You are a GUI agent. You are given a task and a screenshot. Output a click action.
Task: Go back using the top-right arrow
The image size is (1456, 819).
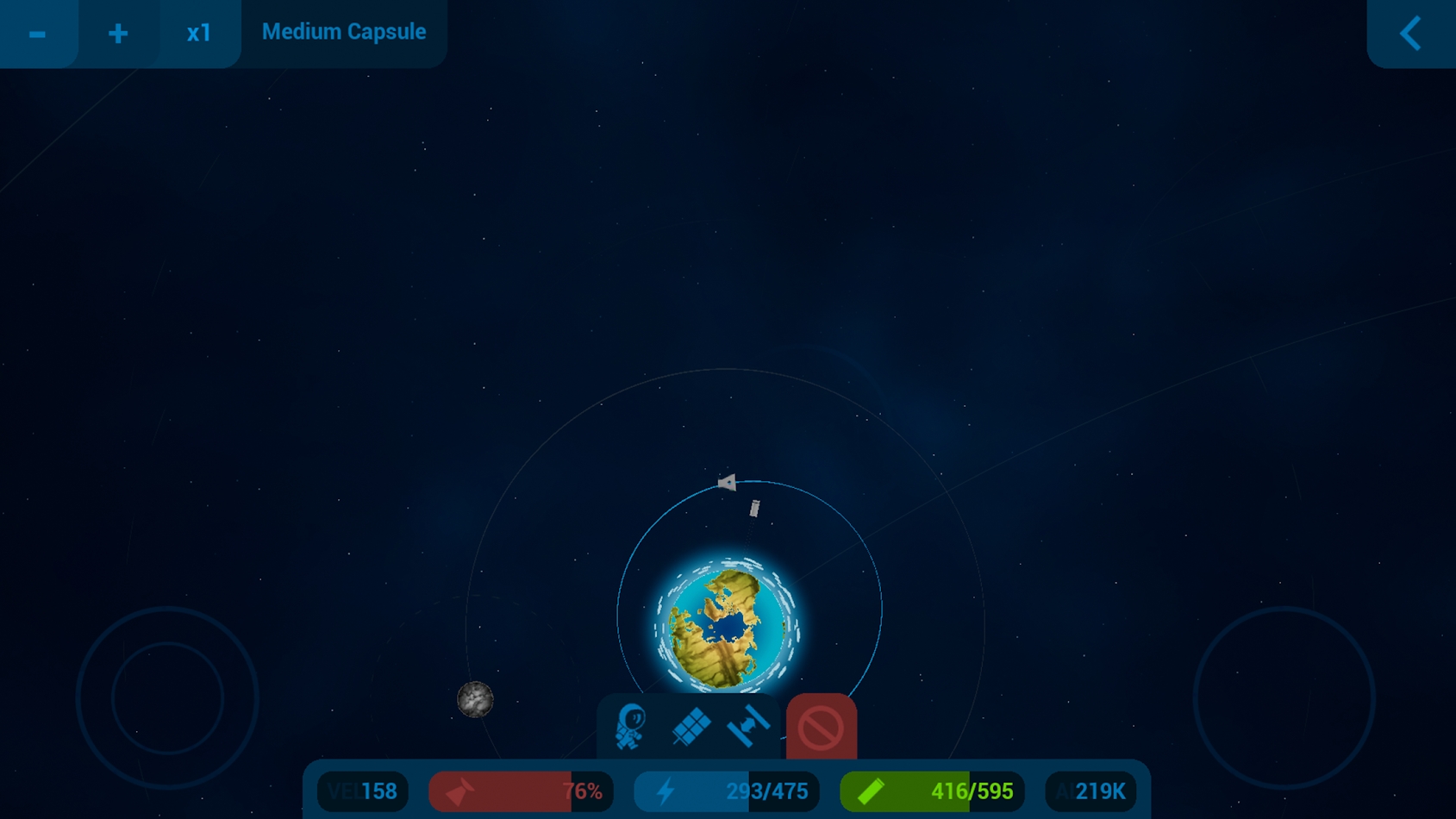[1410, 34]
